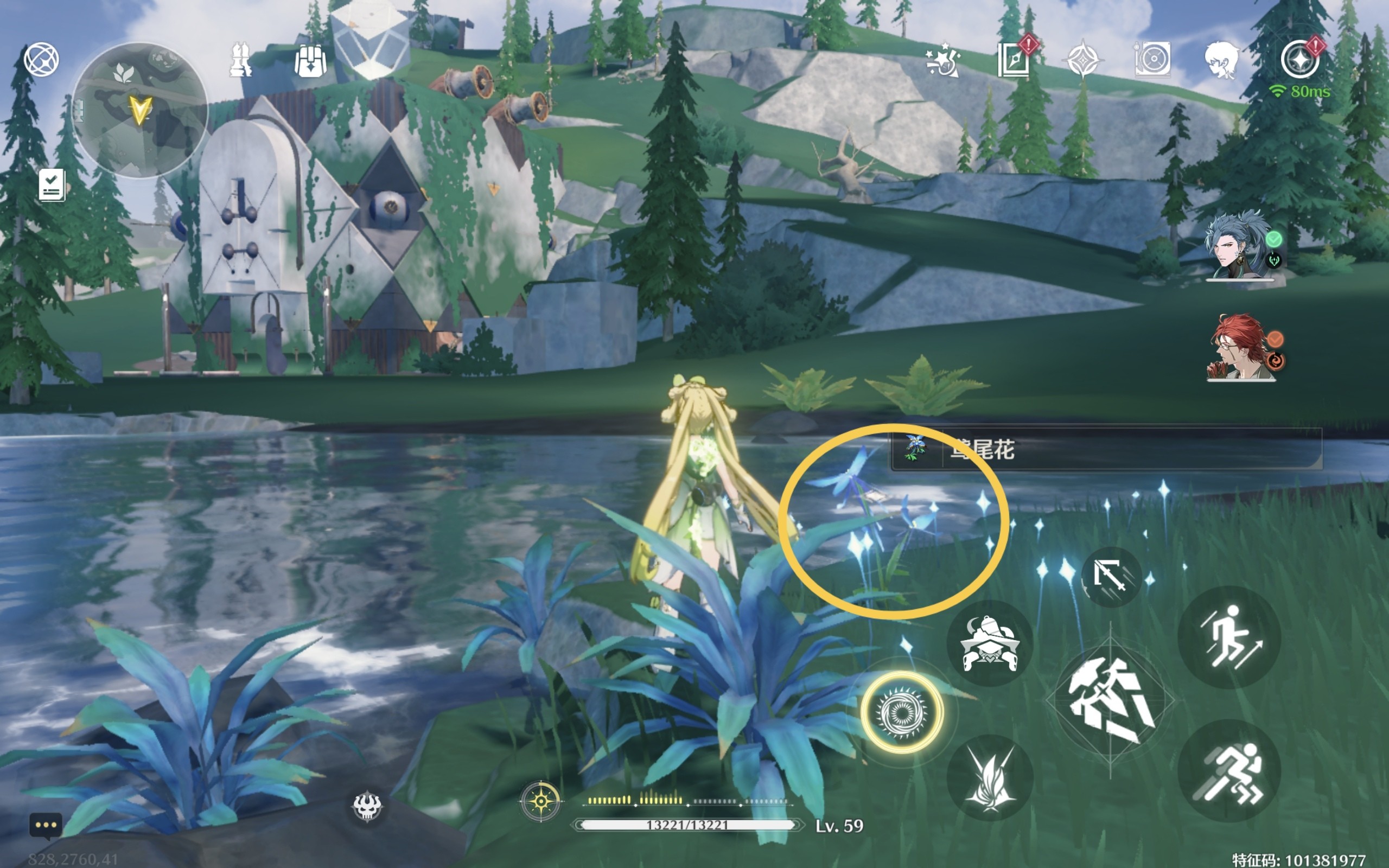Open the guidebook with red alert badge

tap(1014, 59)
